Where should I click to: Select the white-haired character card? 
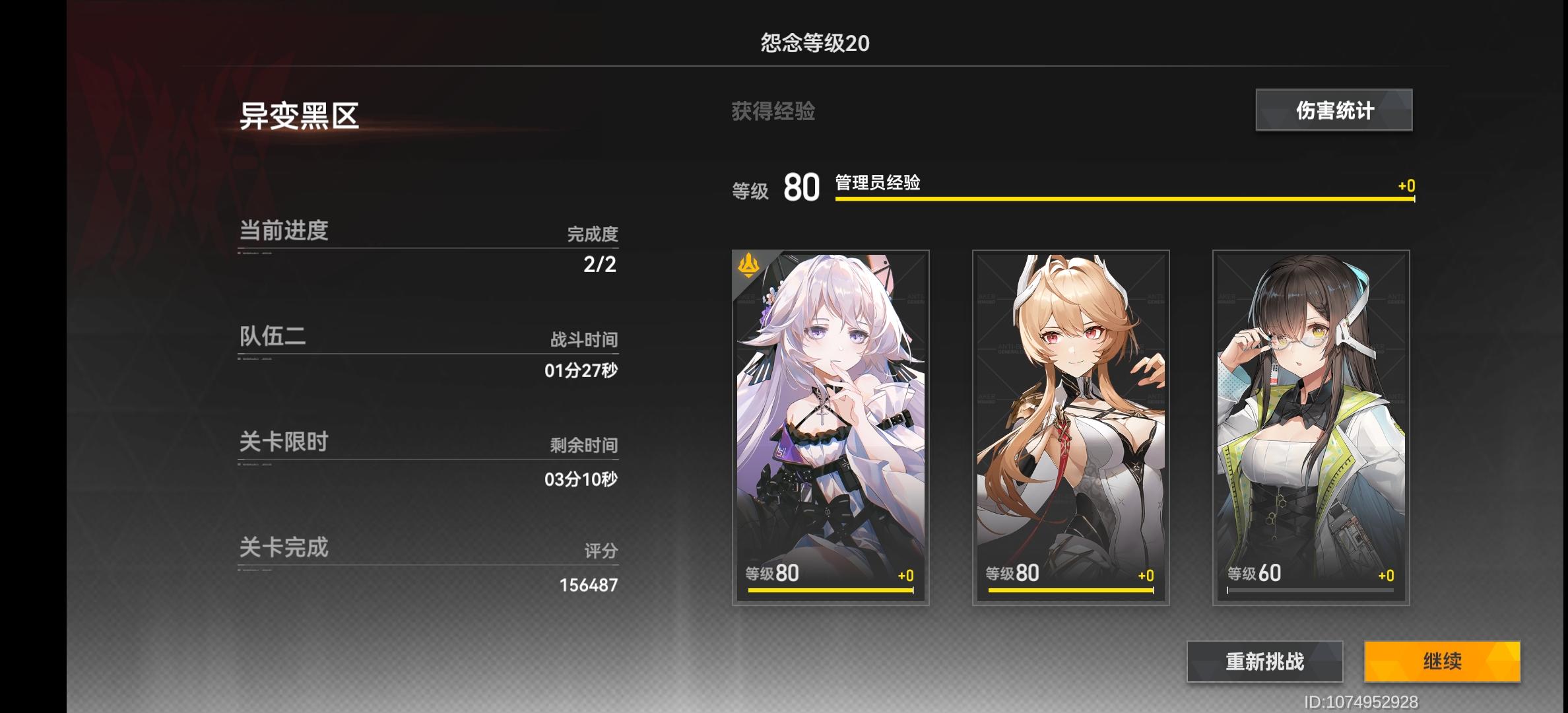coord(832,429)
